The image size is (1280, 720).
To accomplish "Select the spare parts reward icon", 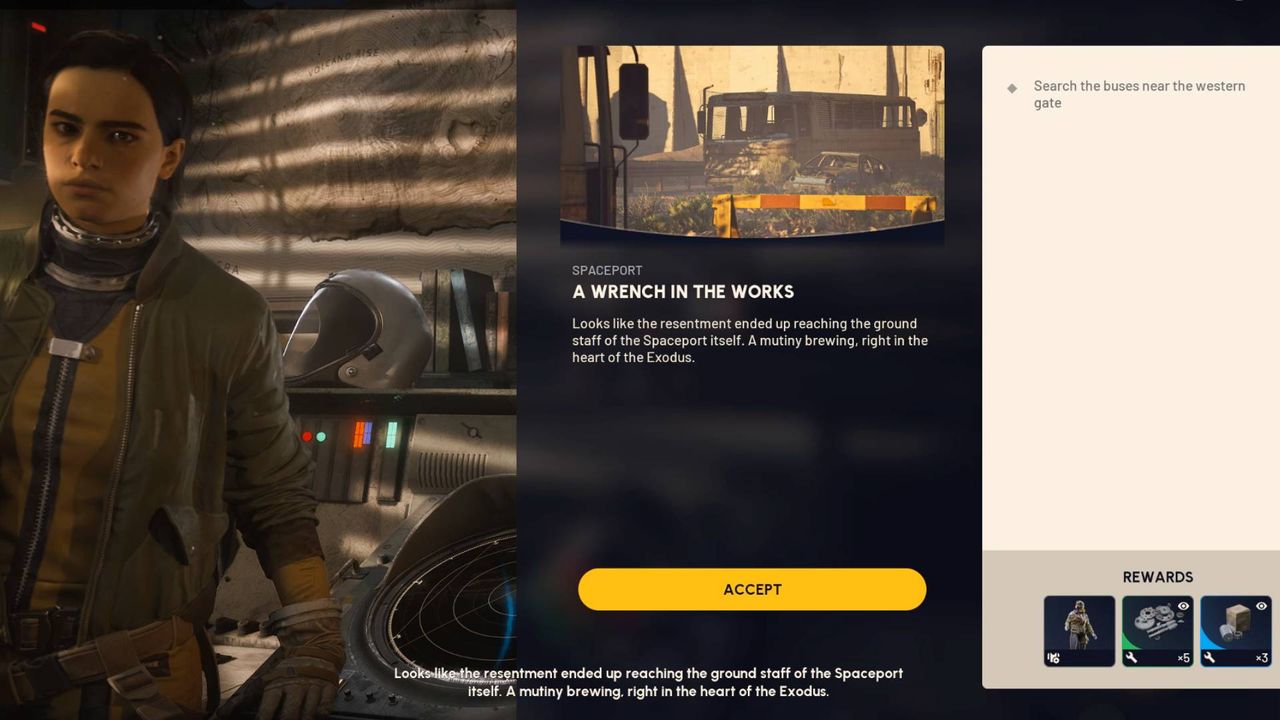I will (1157, 620).
